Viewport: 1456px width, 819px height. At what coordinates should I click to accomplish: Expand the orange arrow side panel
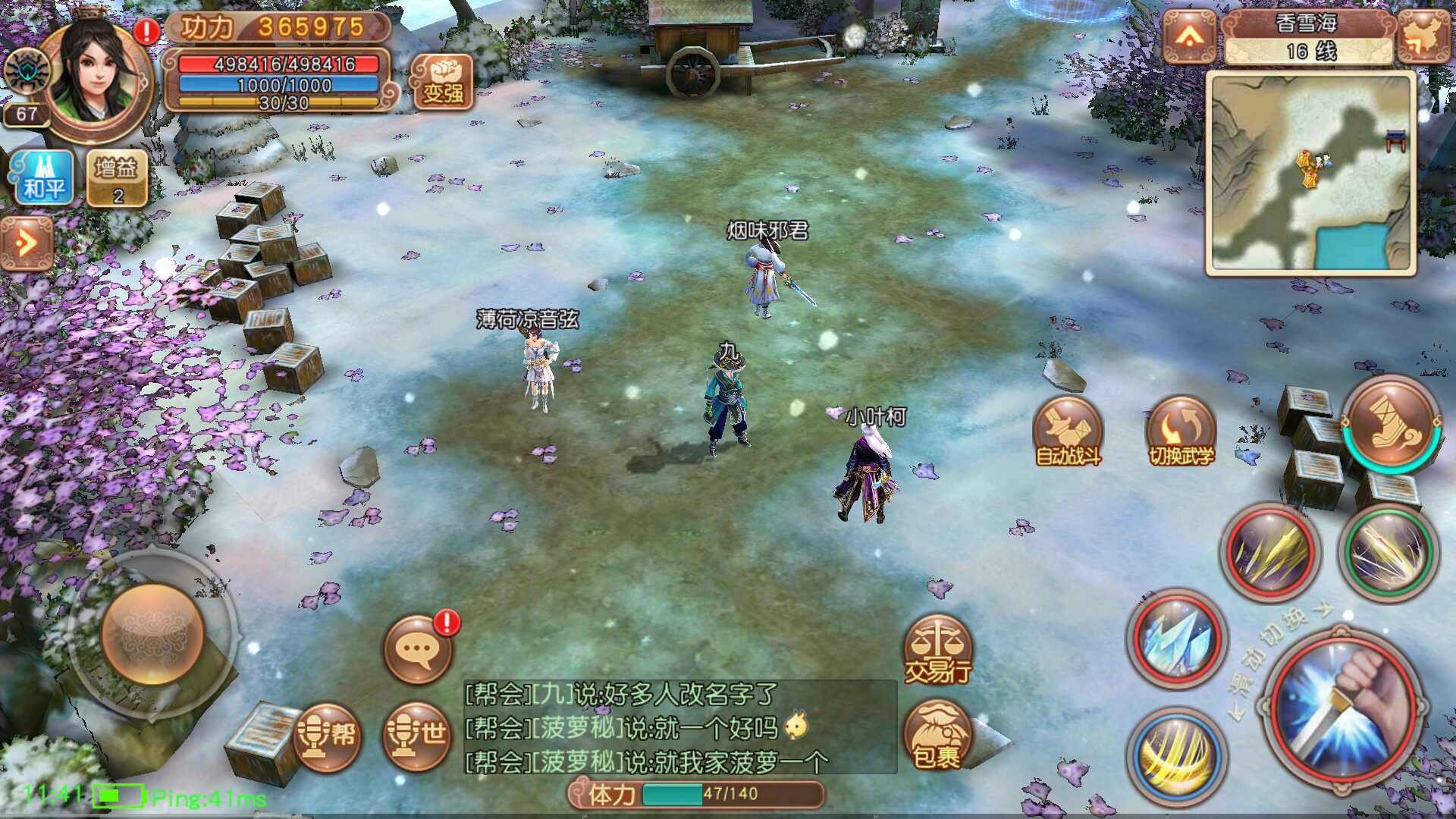click(27, 243)
